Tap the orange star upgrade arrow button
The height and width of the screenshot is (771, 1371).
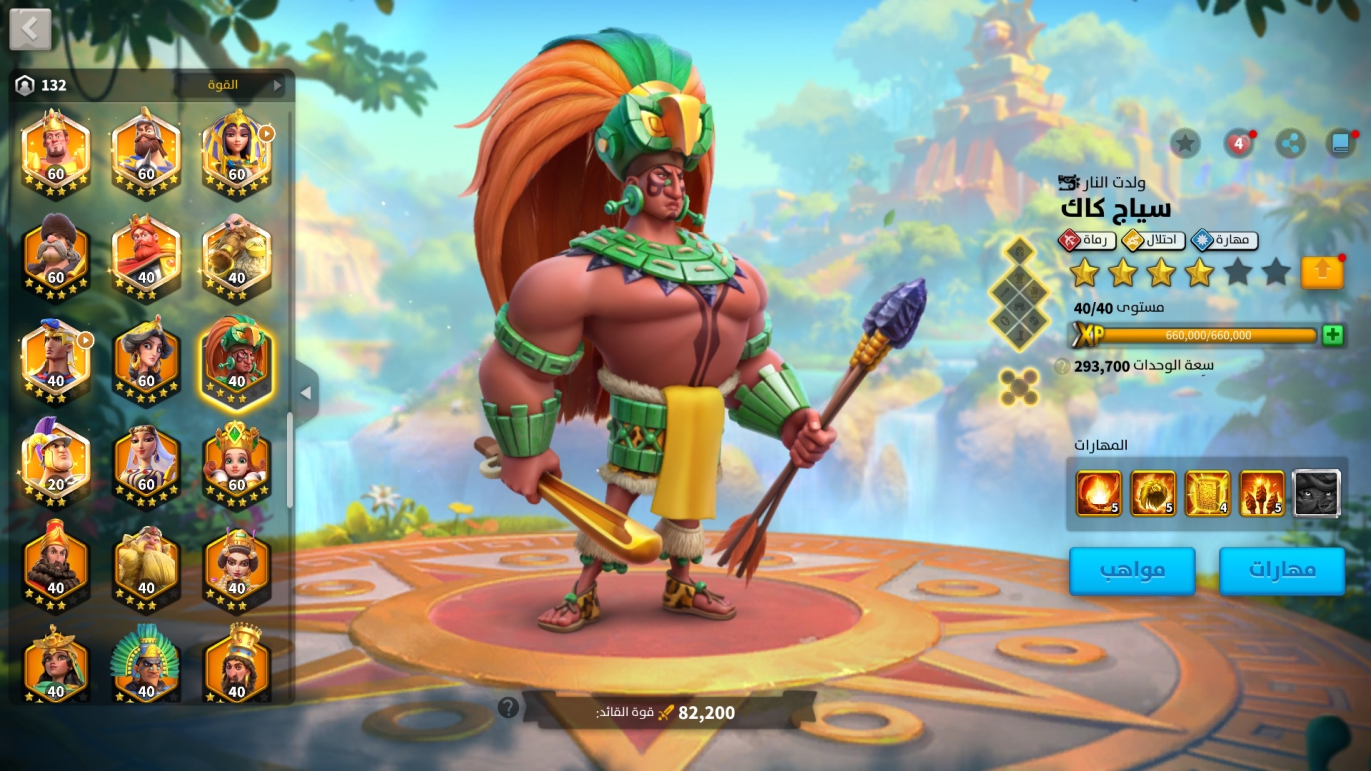pos(1321,272)
